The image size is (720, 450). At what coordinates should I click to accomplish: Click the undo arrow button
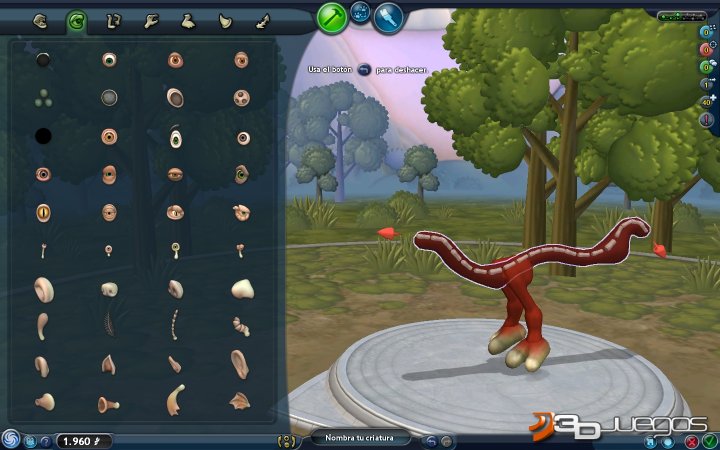coord(432,440)
